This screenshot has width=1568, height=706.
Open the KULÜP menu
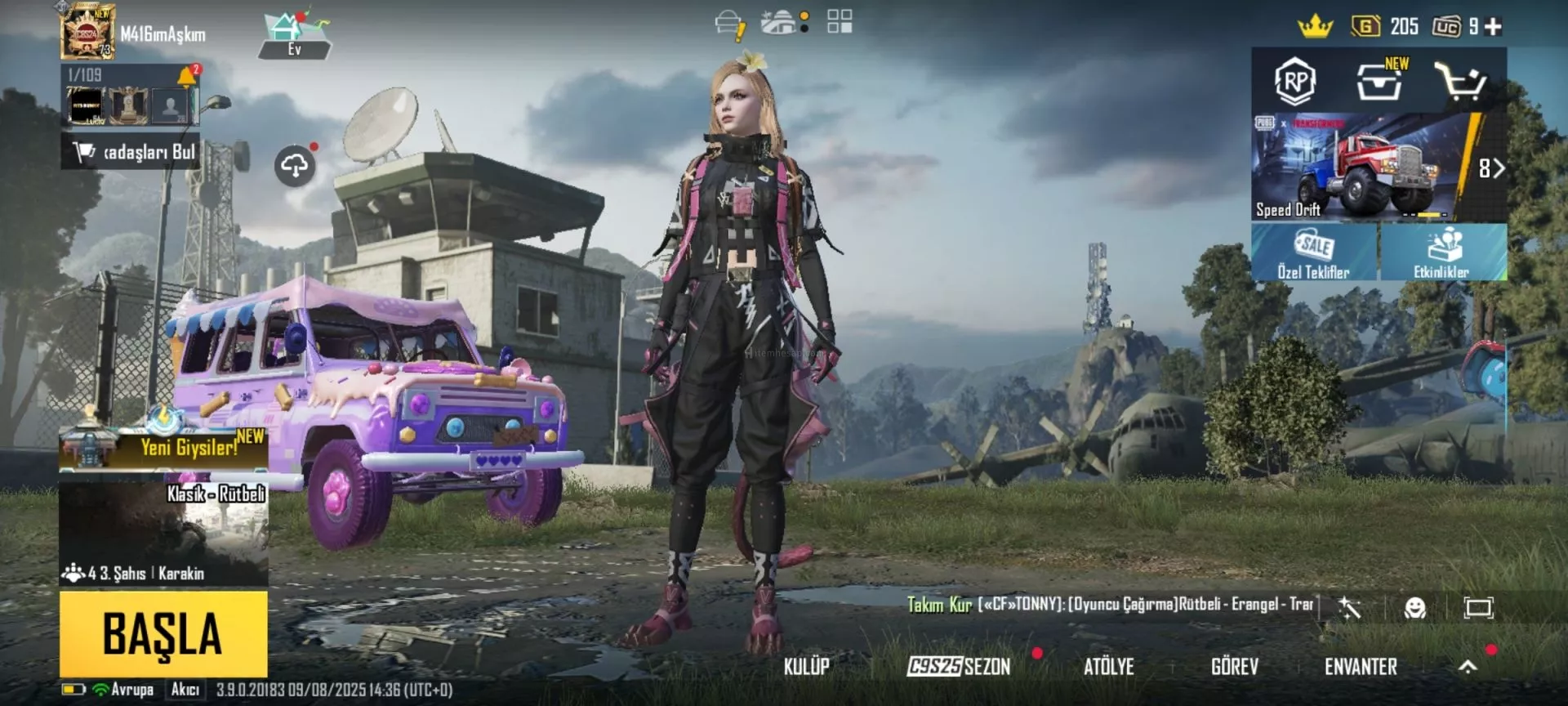coord(806,667)
